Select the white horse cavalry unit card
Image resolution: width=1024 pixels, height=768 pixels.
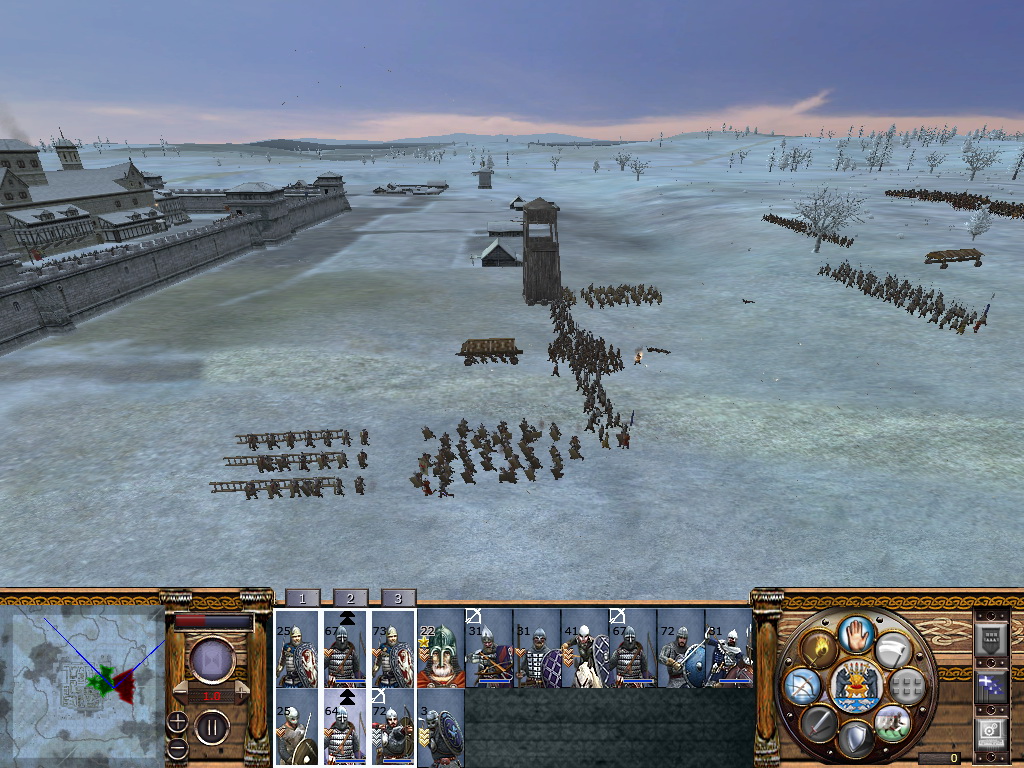click(584, 648)
